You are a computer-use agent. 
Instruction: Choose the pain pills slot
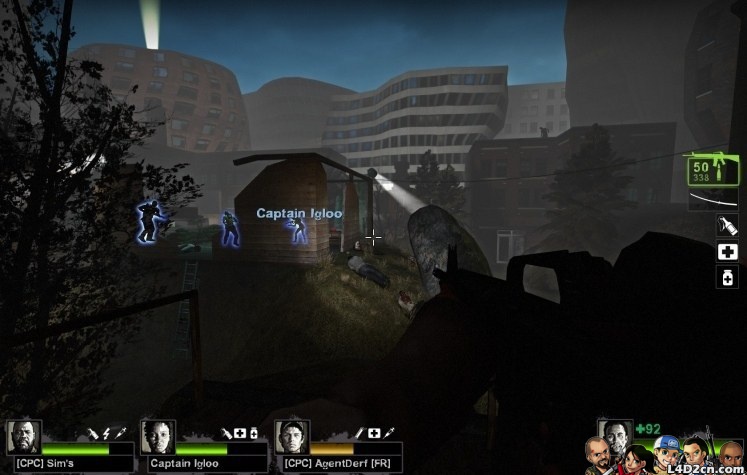[x=727, y=277]
